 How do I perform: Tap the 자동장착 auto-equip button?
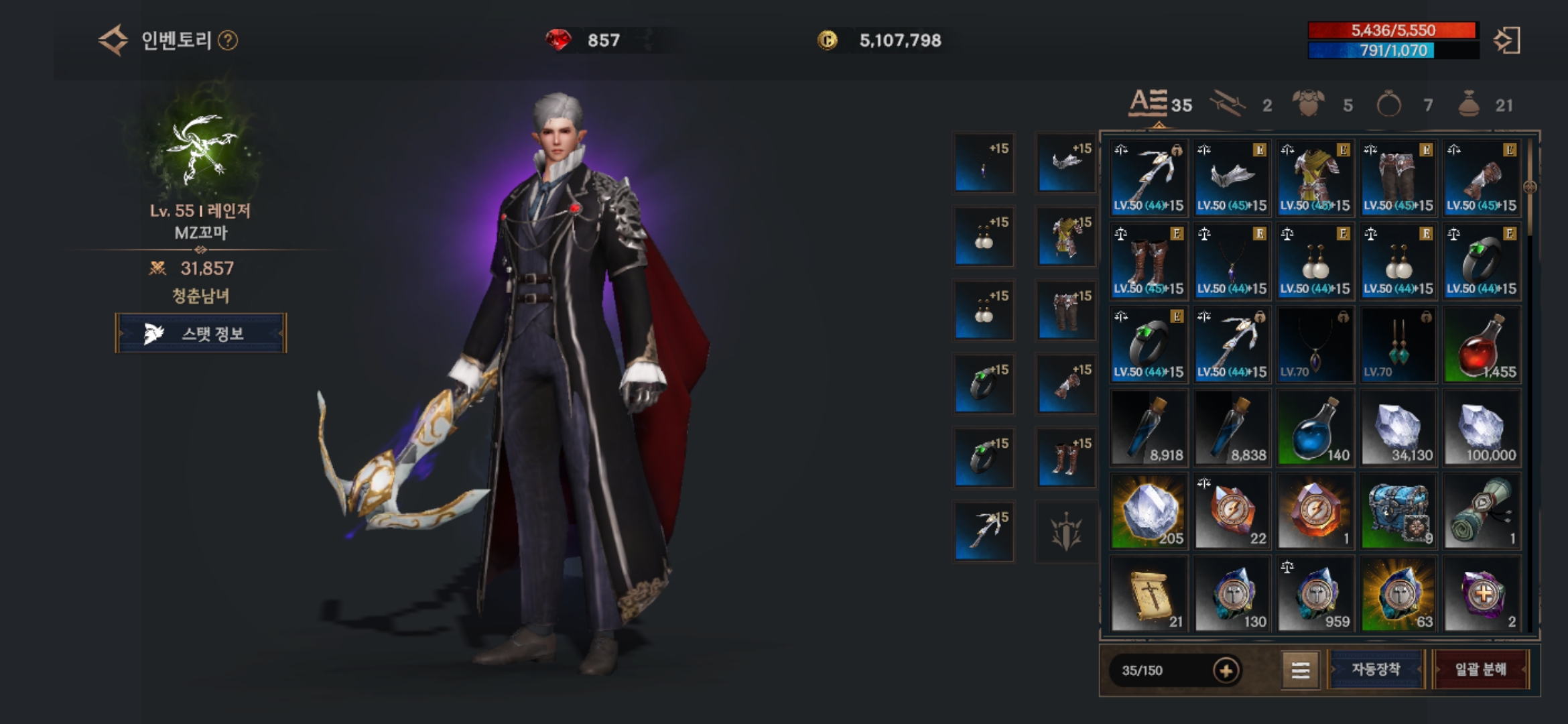pos(1376,669)
